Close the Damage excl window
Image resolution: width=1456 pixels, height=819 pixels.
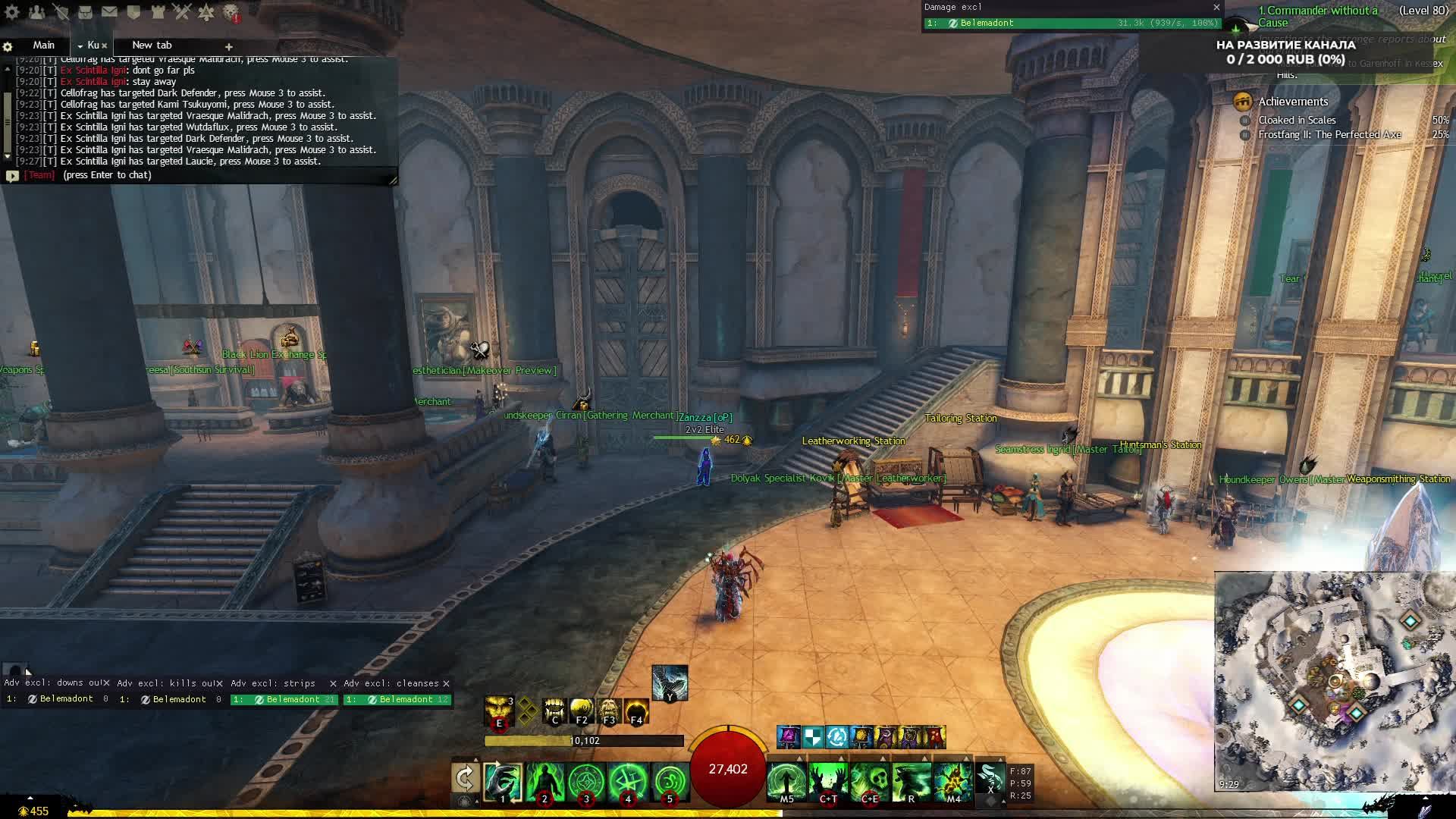(x=1216, y=8)
